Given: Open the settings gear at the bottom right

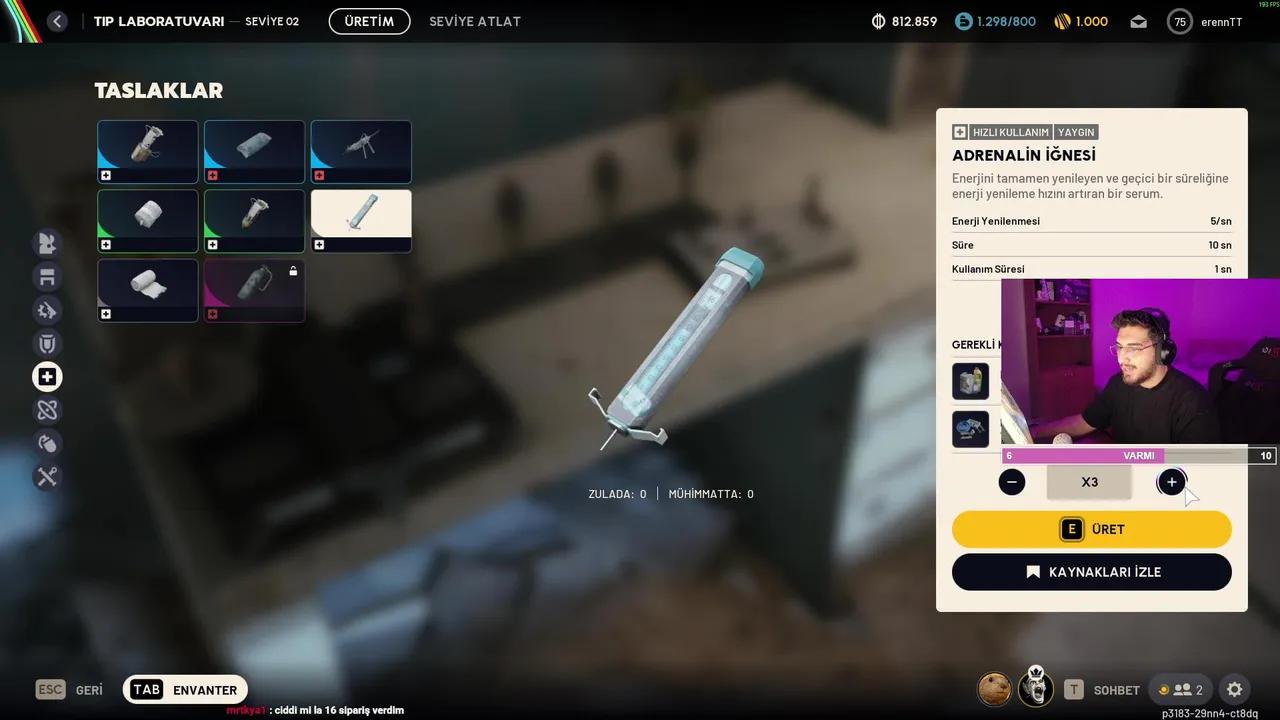Looking at the screenshot, I should click(1234, 689).
